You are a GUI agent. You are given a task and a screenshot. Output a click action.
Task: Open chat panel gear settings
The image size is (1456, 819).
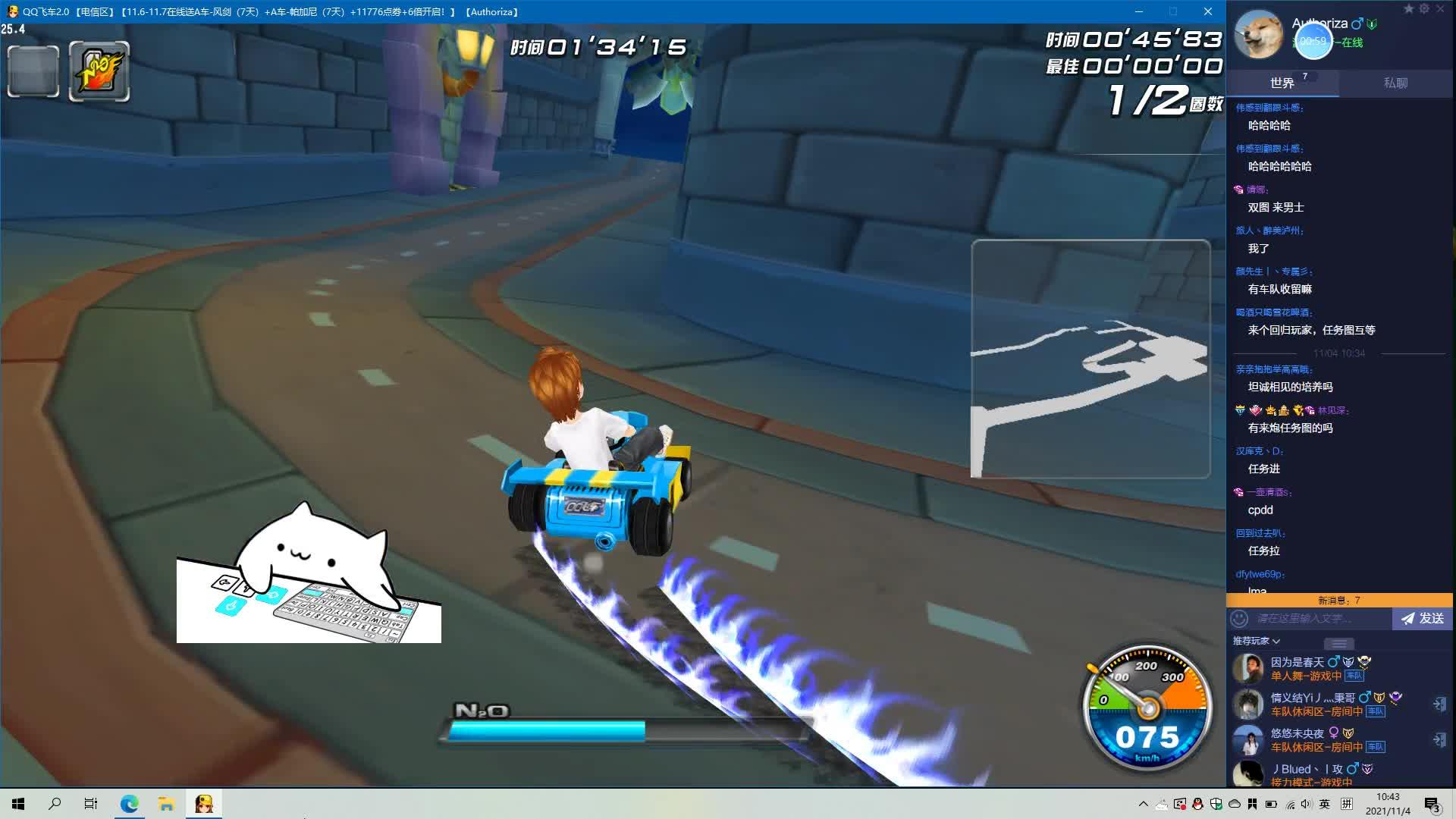[x=1424, y=9]
